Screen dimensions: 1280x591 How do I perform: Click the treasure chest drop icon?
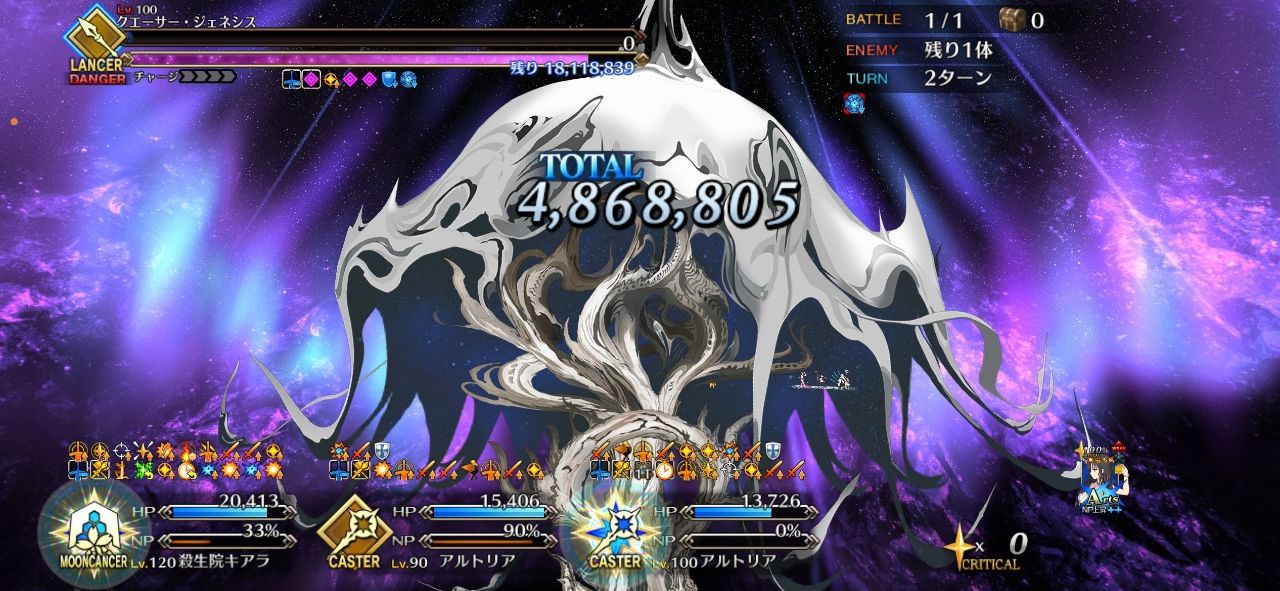tap(1012, 19)
